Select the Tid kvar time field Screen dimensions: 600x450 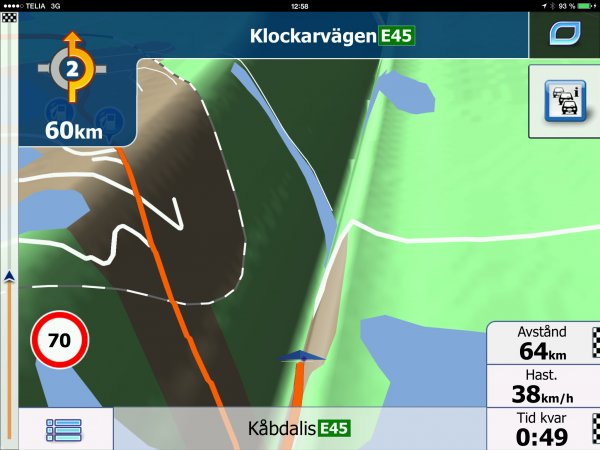(542, 429)
